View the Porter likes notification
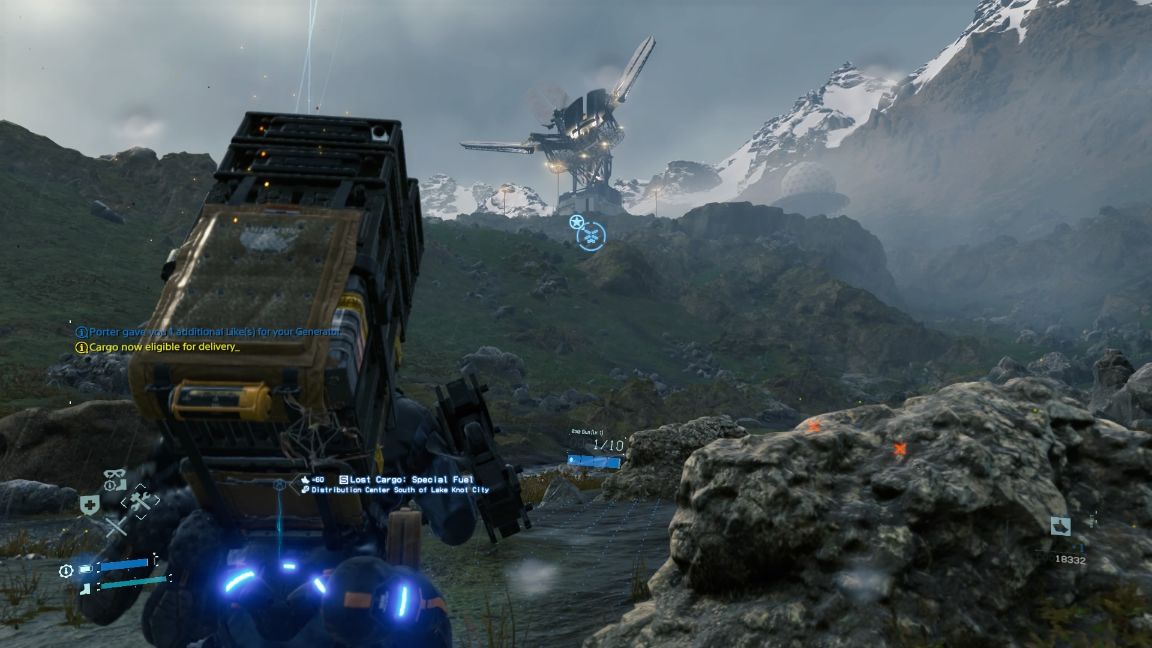The height and width of the screenshot is (648, 1152). 208,332
